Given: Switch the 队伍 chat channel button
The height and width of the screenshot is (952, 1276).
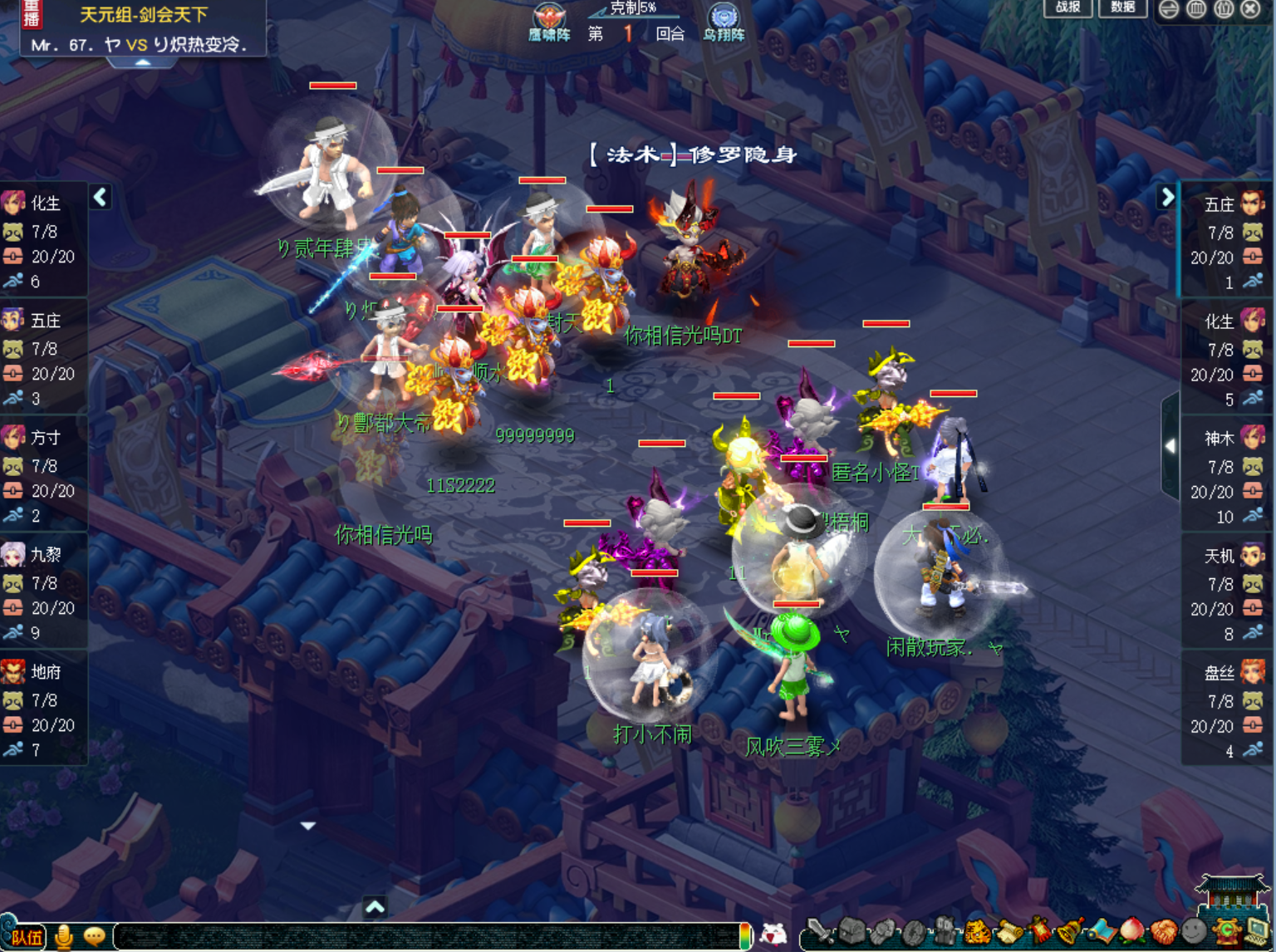Looking at the screenshot, I should click(25, 937).
